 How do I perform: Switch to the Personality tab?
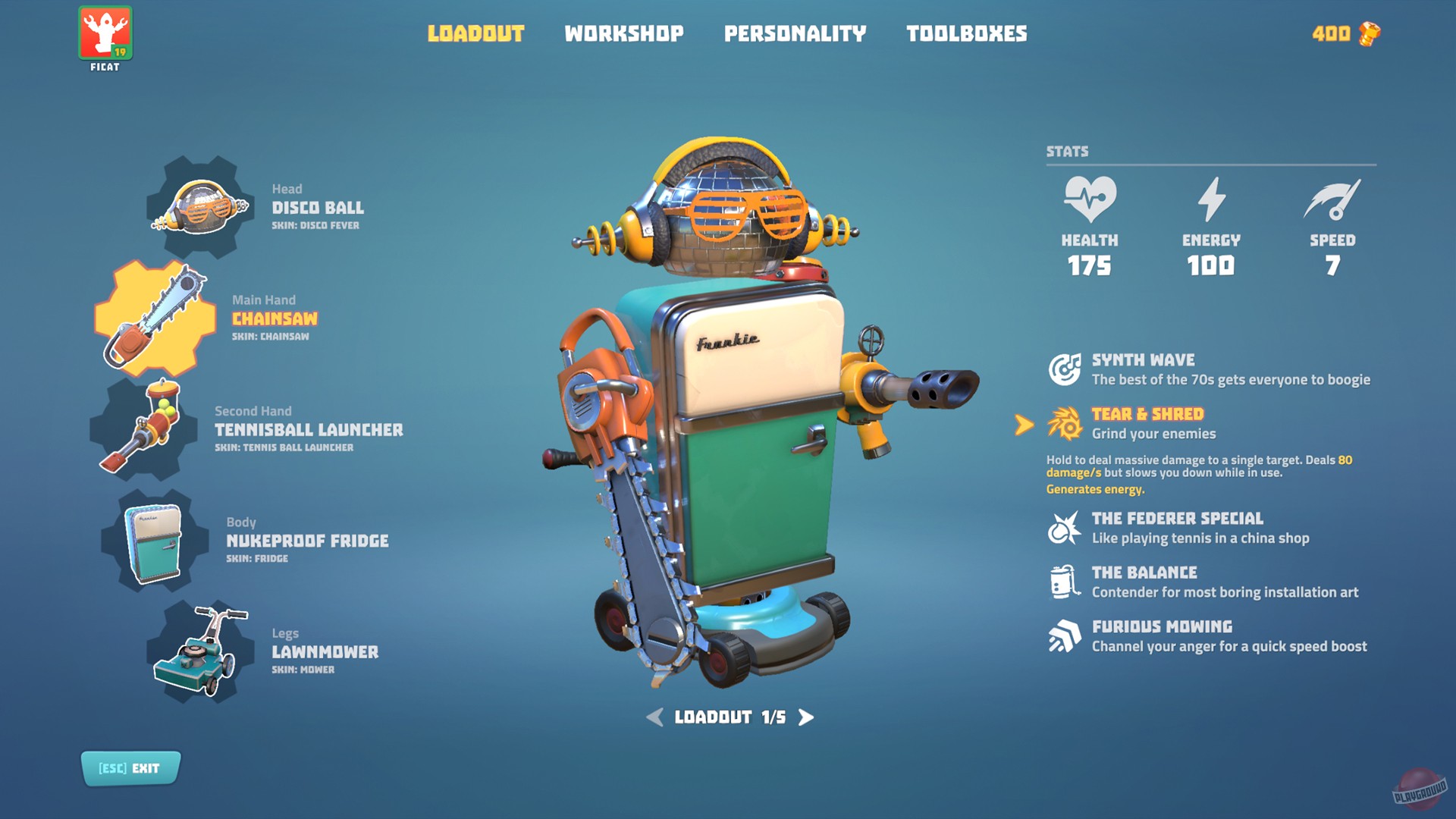795,33
